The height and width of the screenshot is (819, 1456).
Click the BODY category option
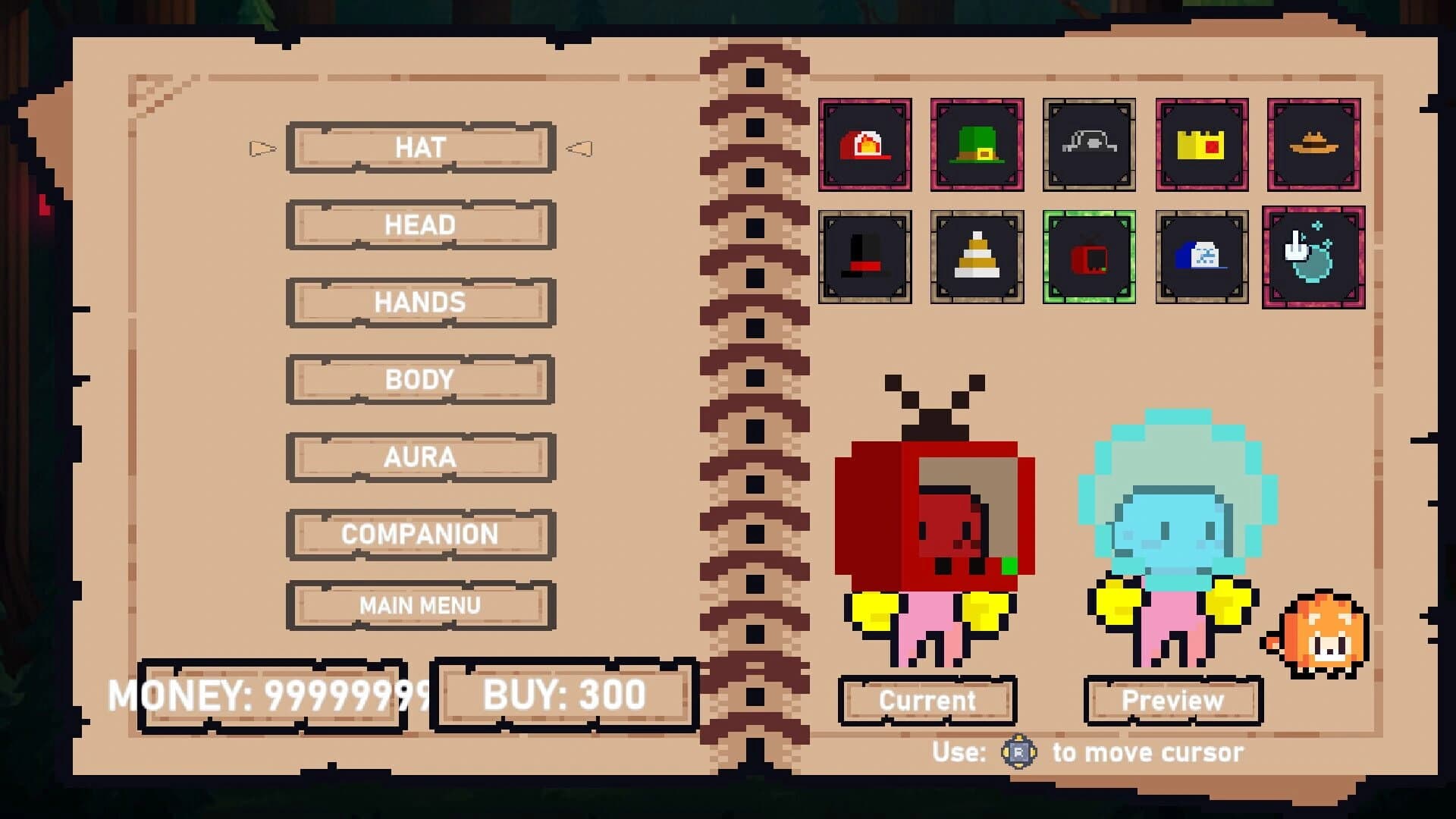click(x=419, y=379)
